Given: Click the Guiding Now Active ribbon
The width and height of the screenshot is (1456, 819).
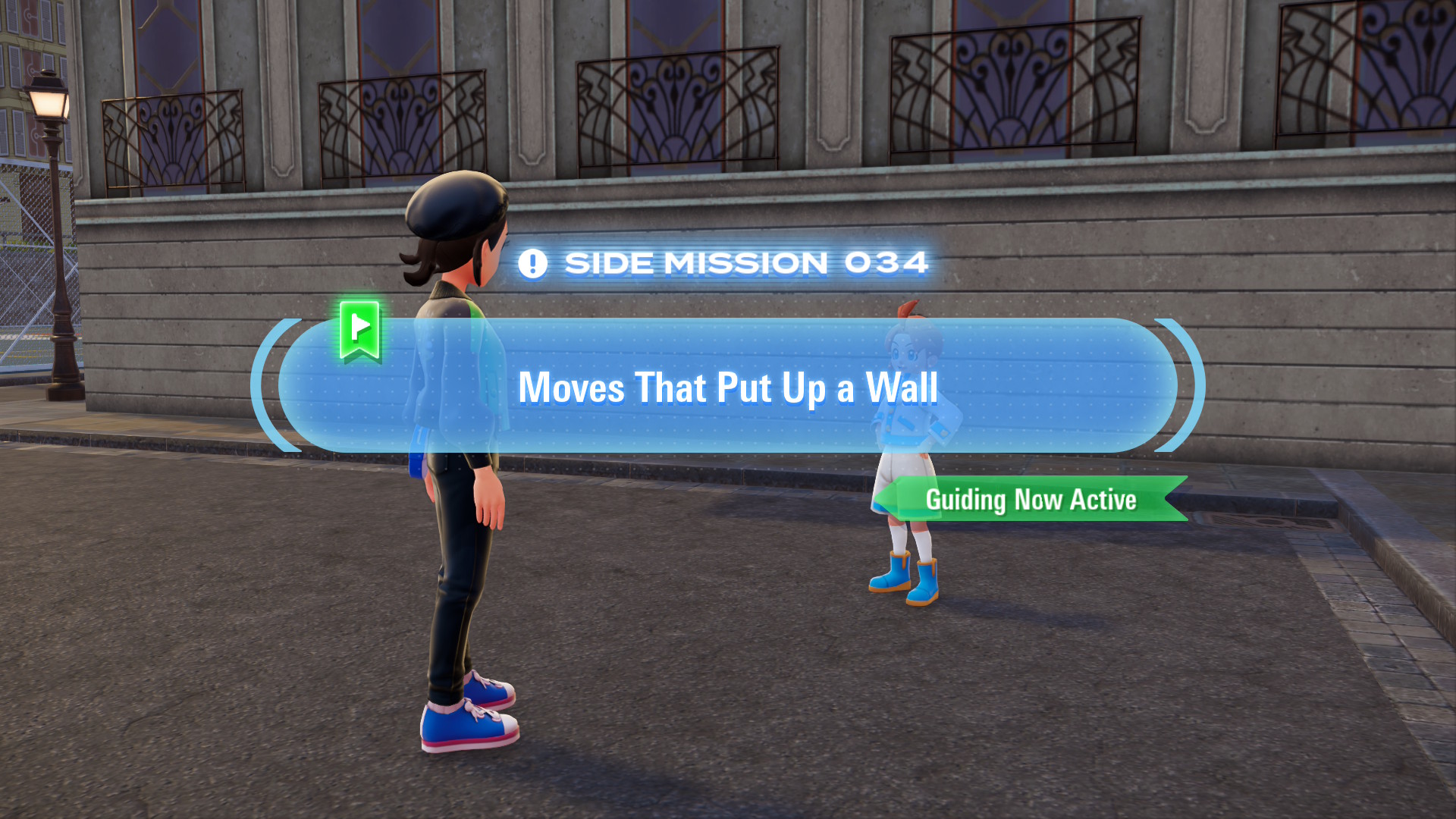Looking at the screenshot, I should click(1031, 500).
